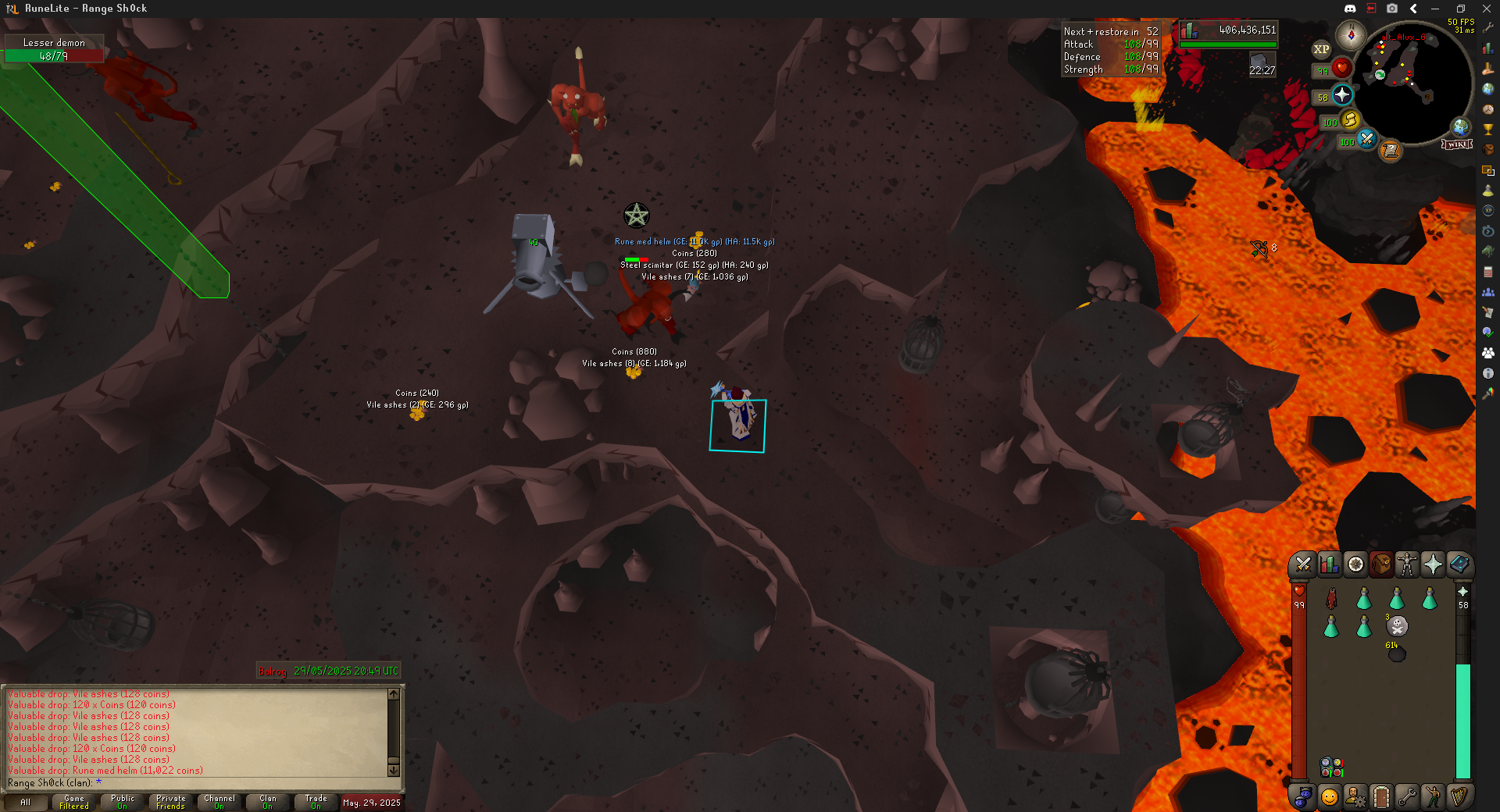1500x812 pixels.
Task: Take a screenshot with the camera button
Action: (x=1392, y=9)
